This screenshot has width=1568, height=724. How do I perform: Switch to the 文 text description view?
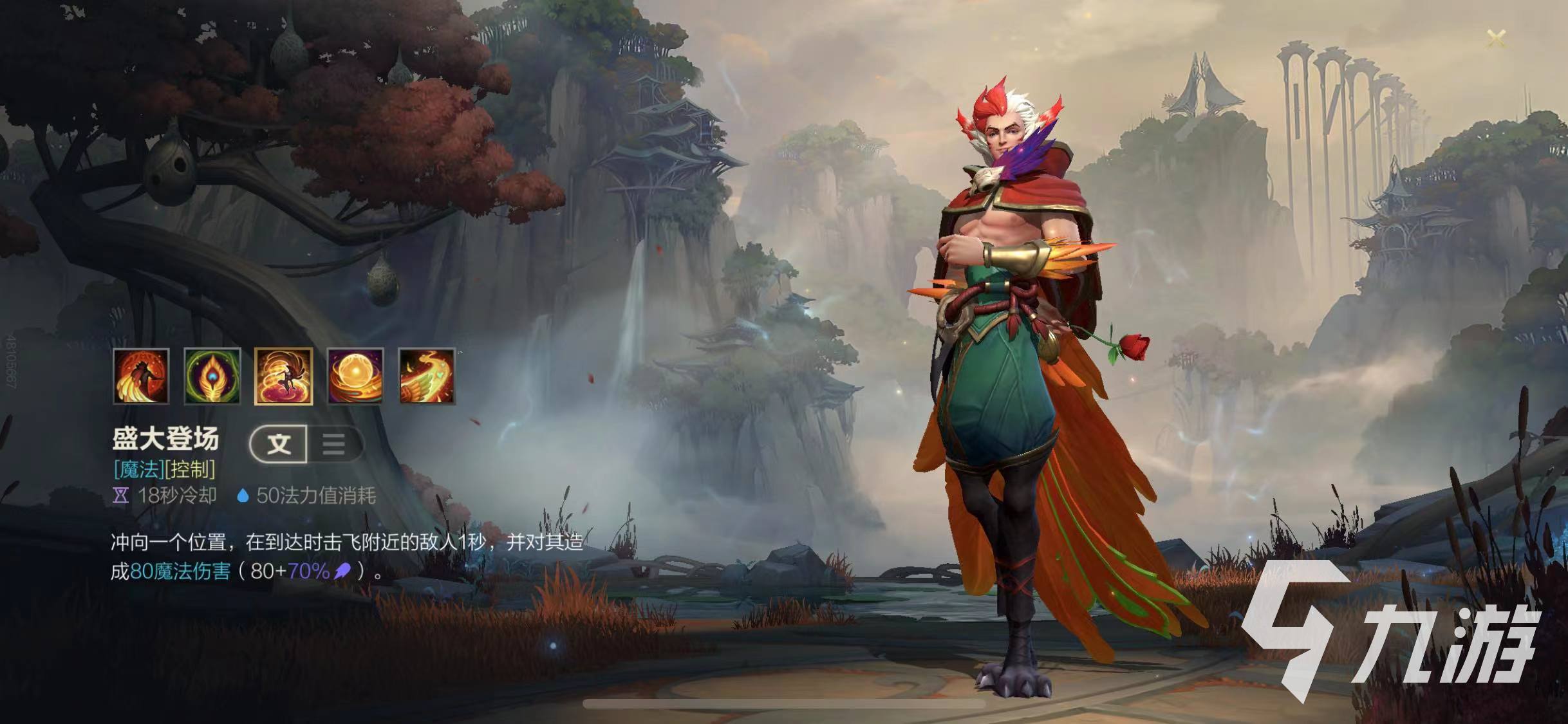(x=279, y=444)
